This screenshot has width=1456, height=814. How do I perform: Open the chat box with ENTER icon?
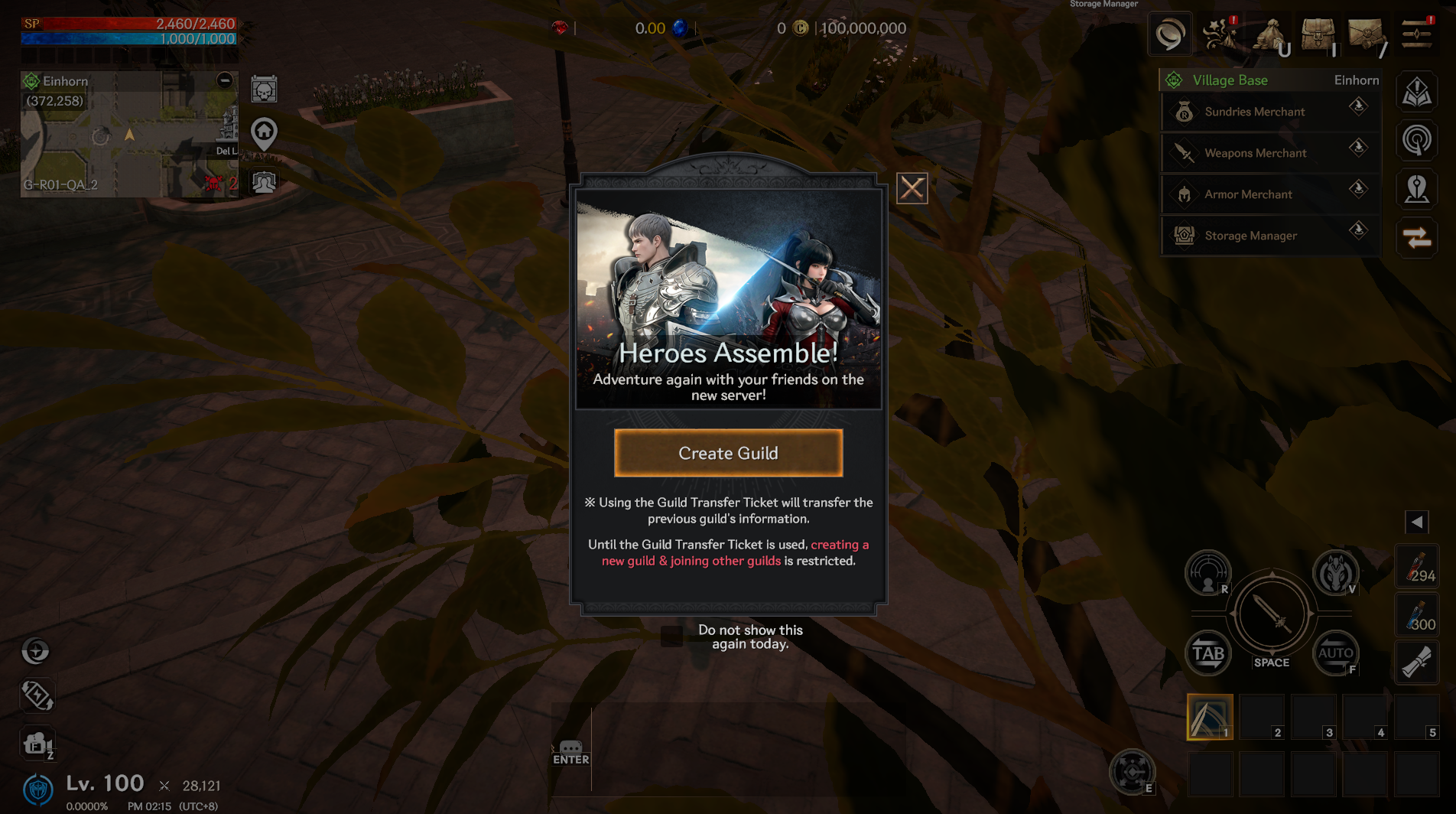[x=570, y=751]
